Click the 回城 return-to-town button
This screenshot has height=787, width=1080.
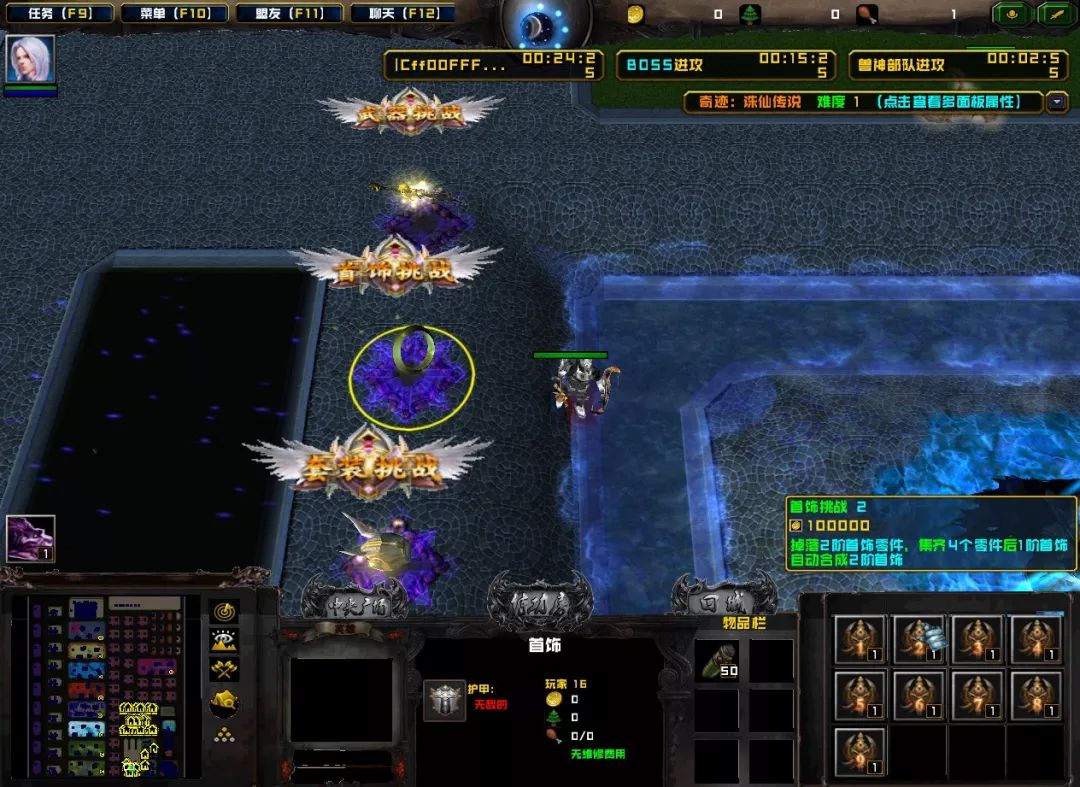pyautogui.click(x=722, y=603)
